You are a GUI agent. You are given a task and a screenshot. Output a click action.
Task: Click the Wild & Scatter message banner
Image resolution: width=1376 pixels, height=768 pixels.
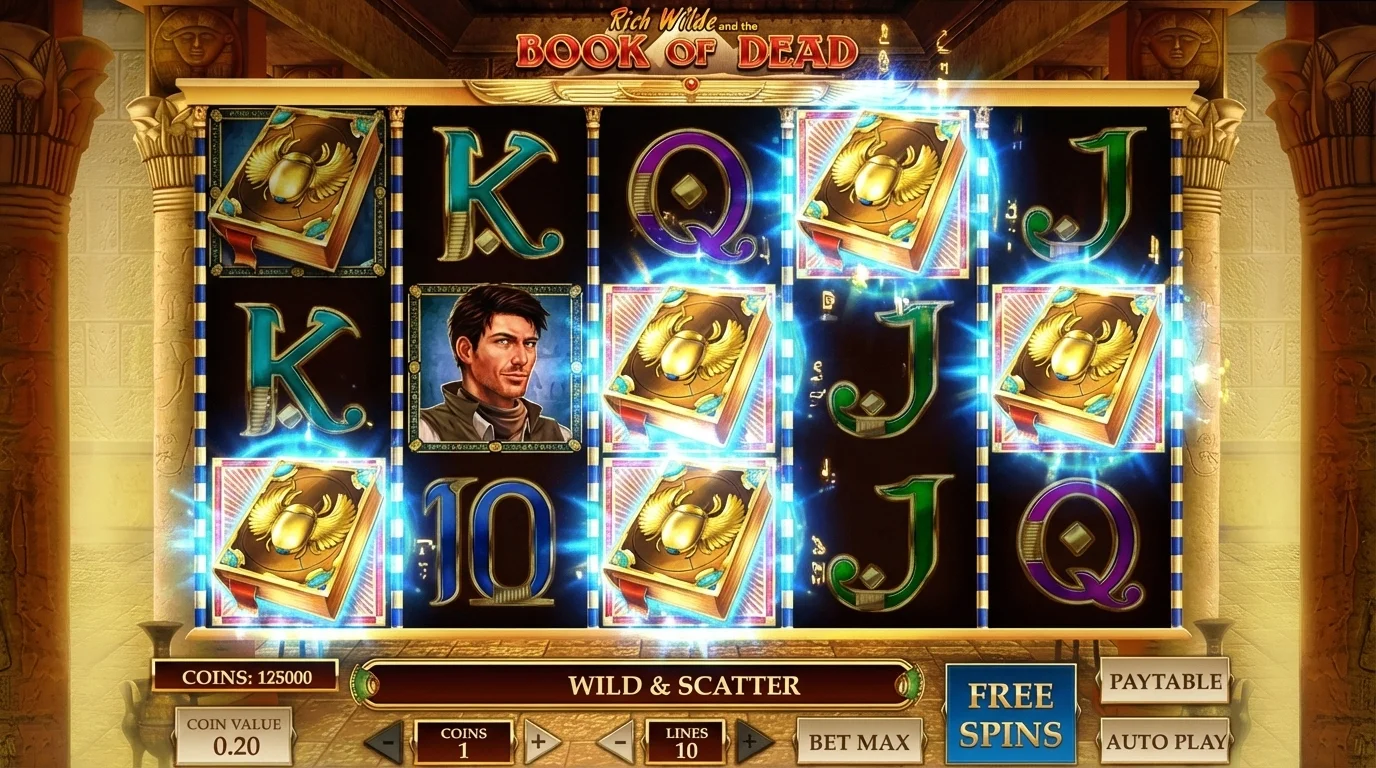(x=685, y=686)
